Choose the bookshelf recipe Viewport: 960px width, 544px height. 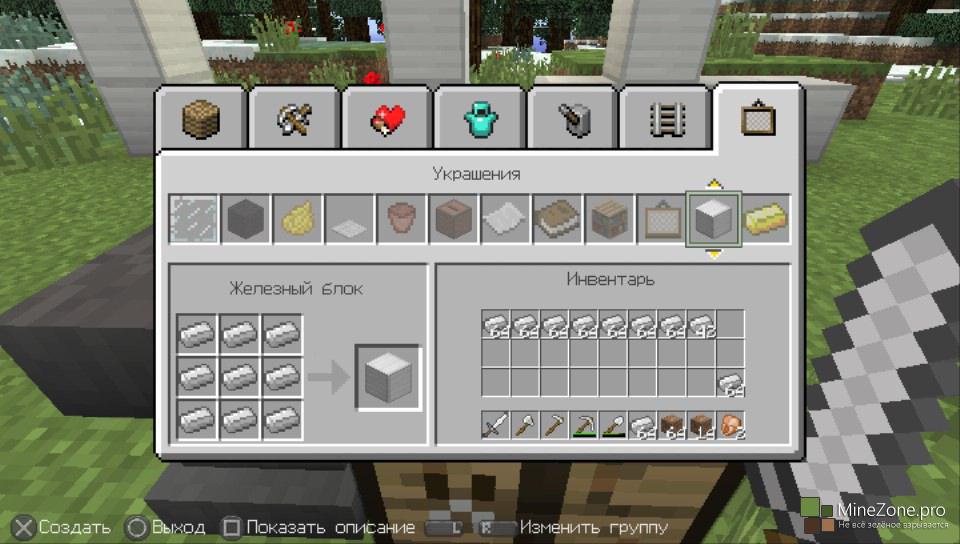609,219
